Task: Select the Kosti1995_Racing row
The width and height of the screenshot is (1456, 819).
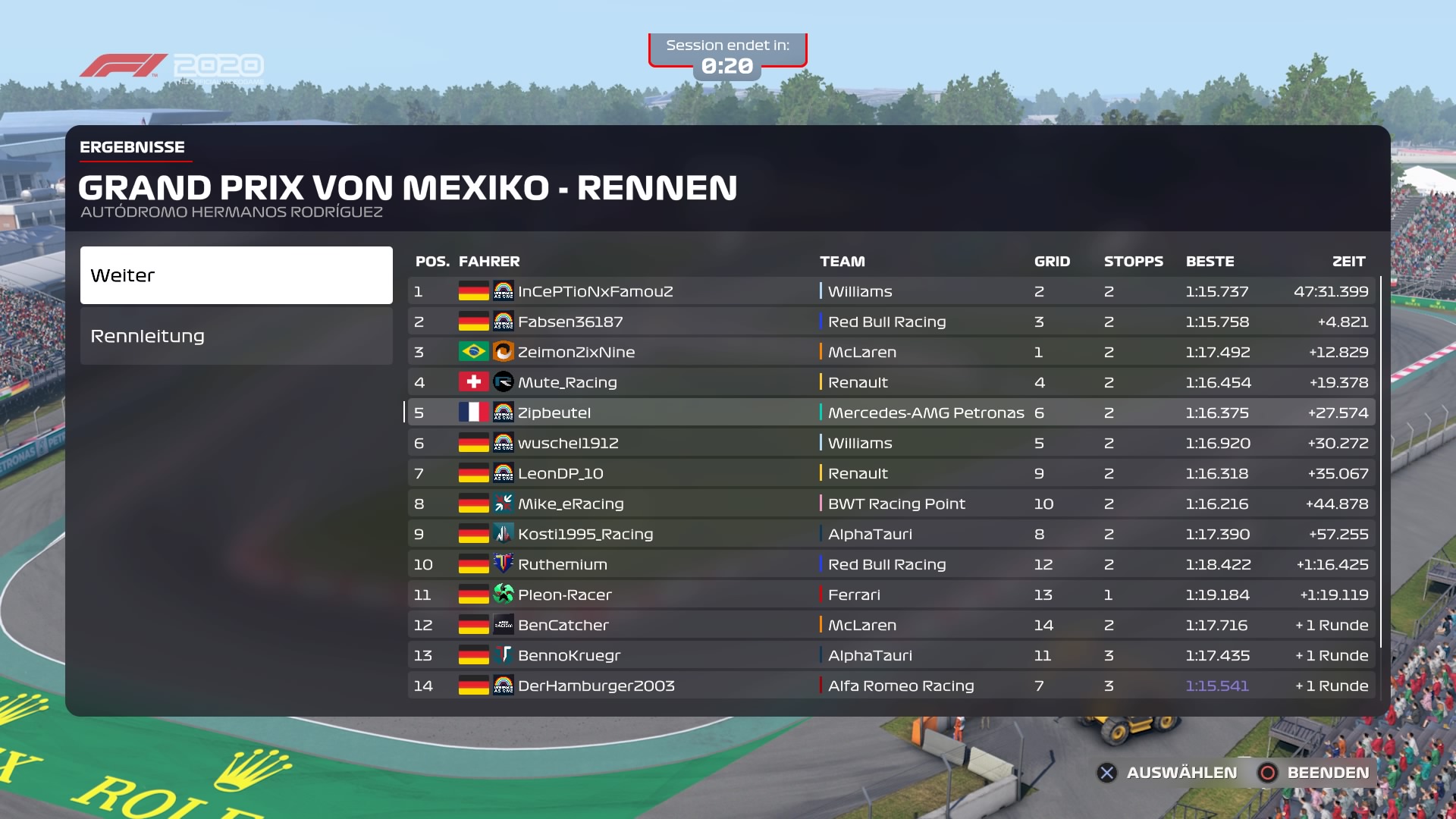Action: [x=891, y=534]
